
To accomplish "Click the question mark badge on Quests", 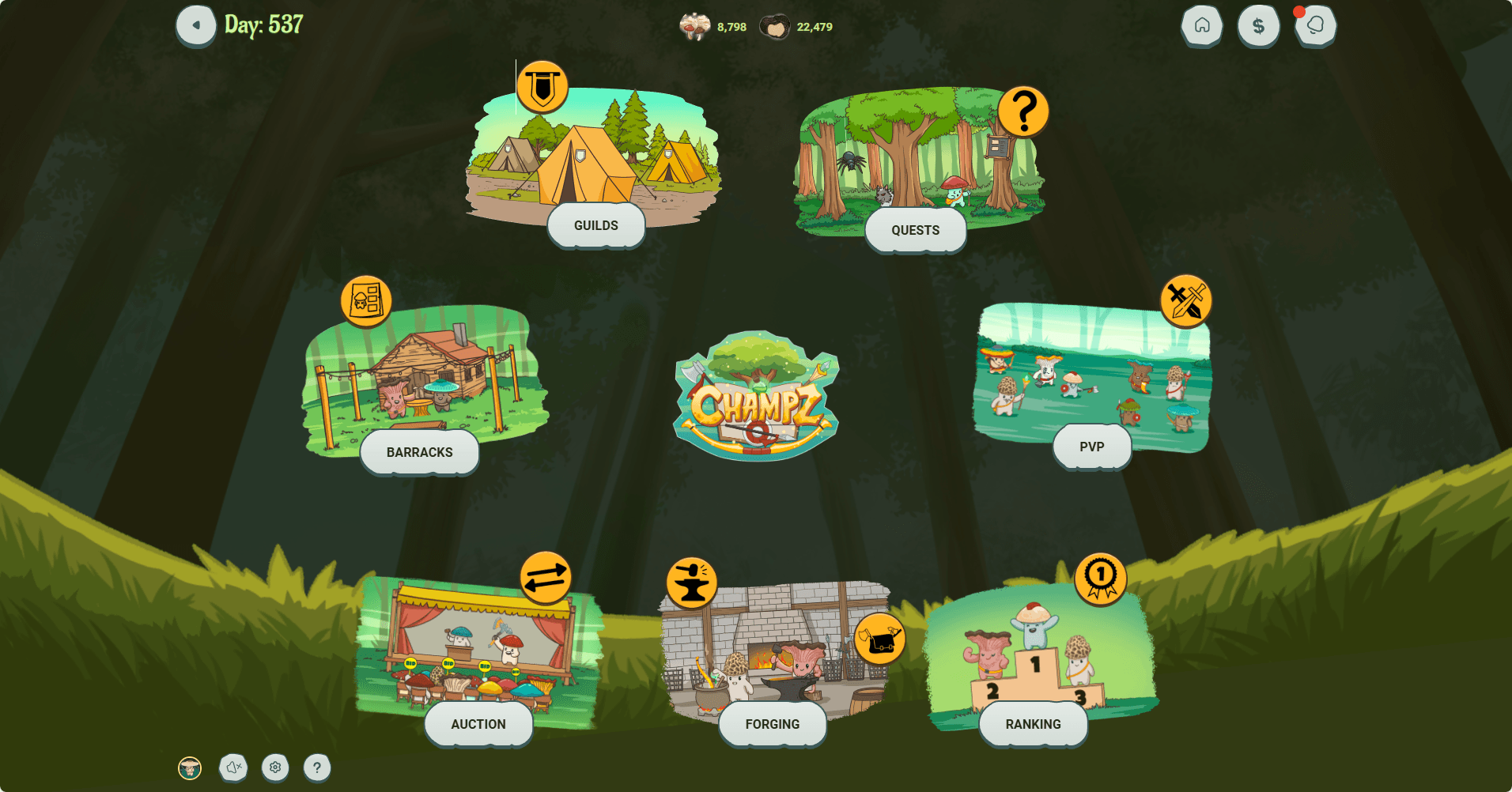I will 1024,111.
